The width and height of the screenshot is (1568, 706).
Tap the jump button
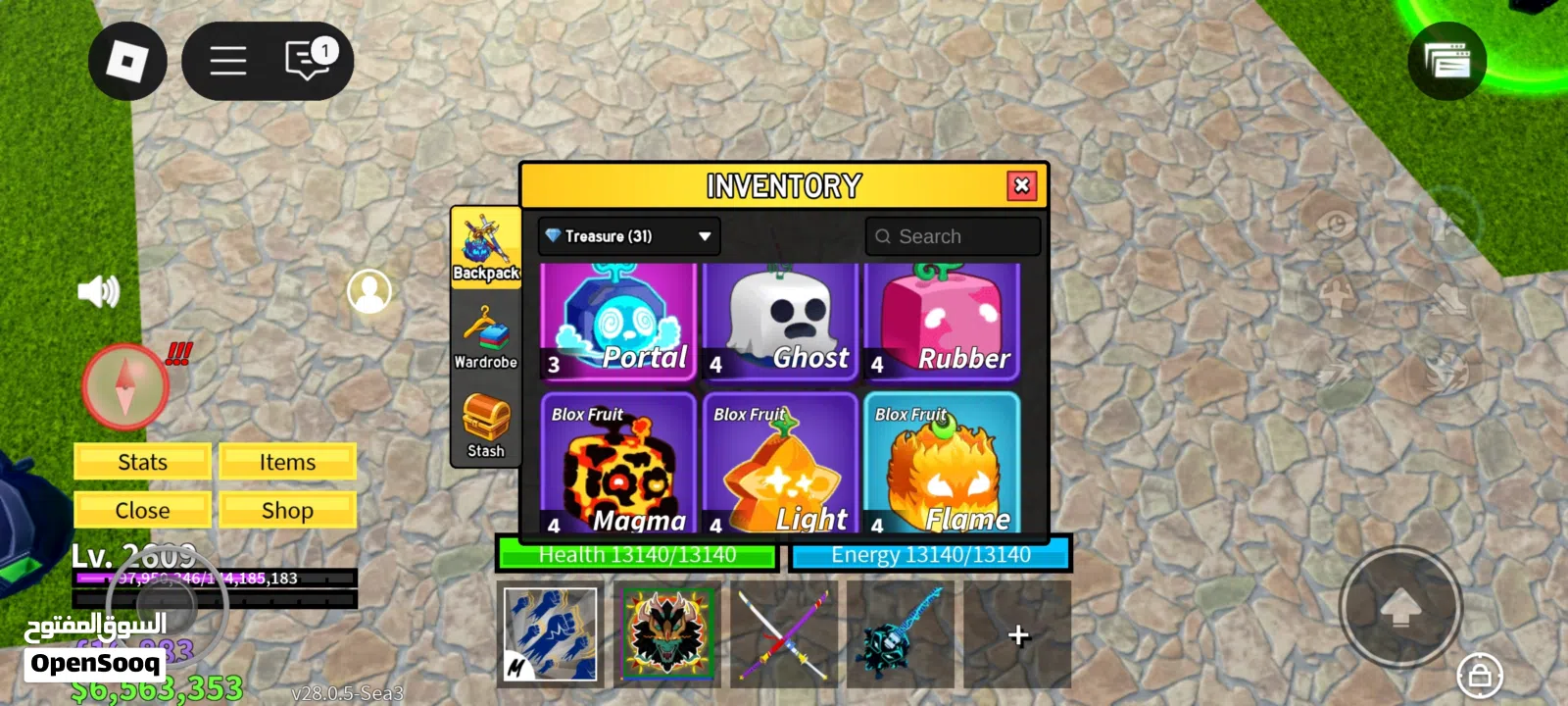pos(1402,608)
